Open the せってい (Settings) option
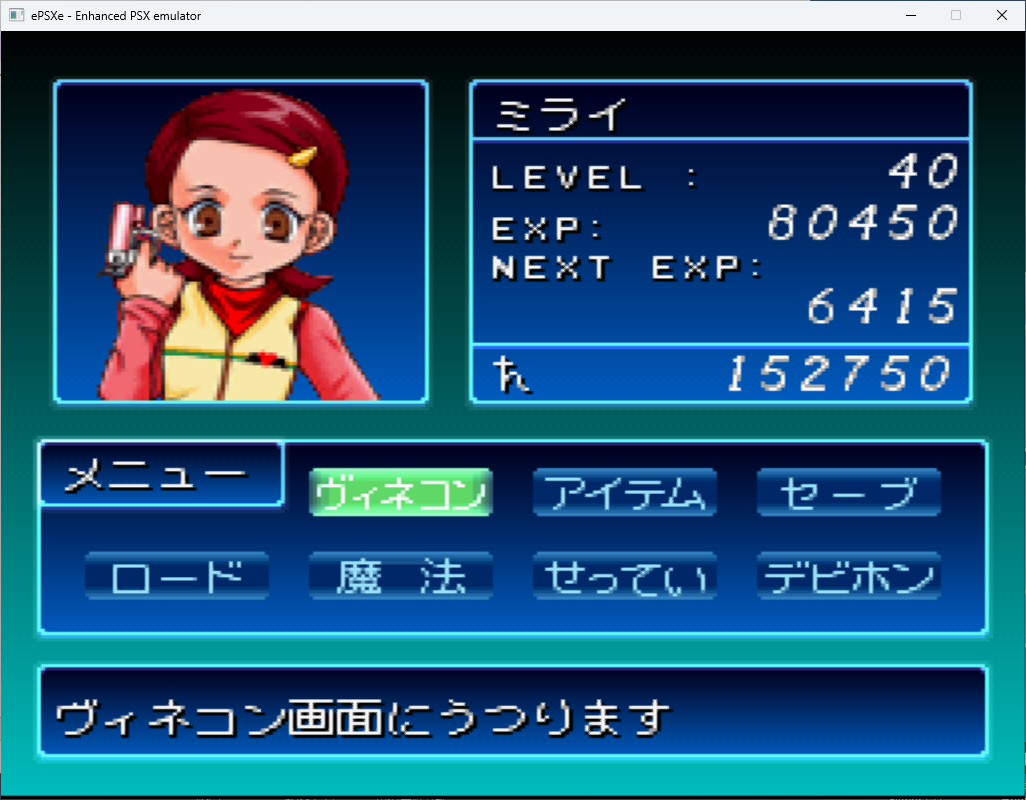The width and height of the screenshot is (1026, 800). [x=625, y=576]
